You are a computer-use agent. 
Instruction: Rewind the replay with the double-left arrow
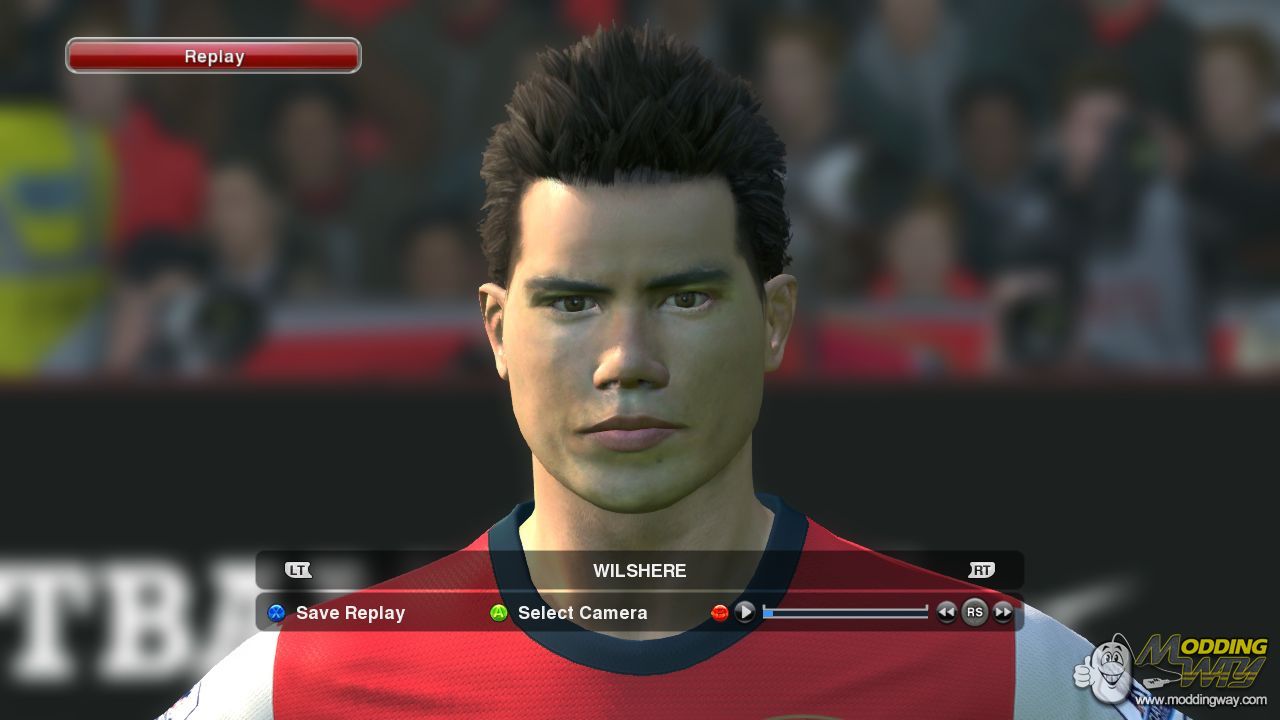[x=946, y=612]
